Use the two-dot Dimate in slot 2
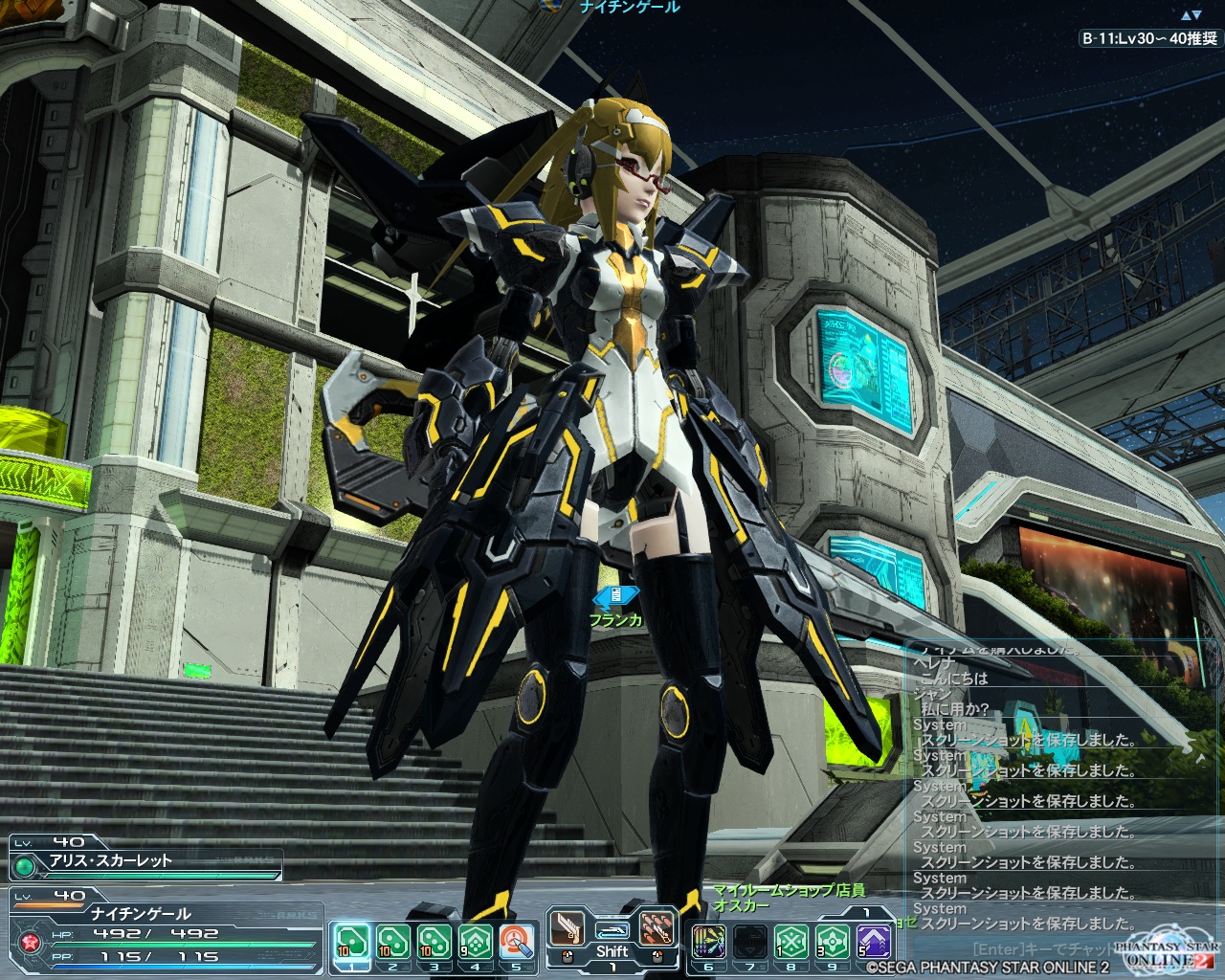Viewport: 1225px width, 980px height. tap(392, 942)
